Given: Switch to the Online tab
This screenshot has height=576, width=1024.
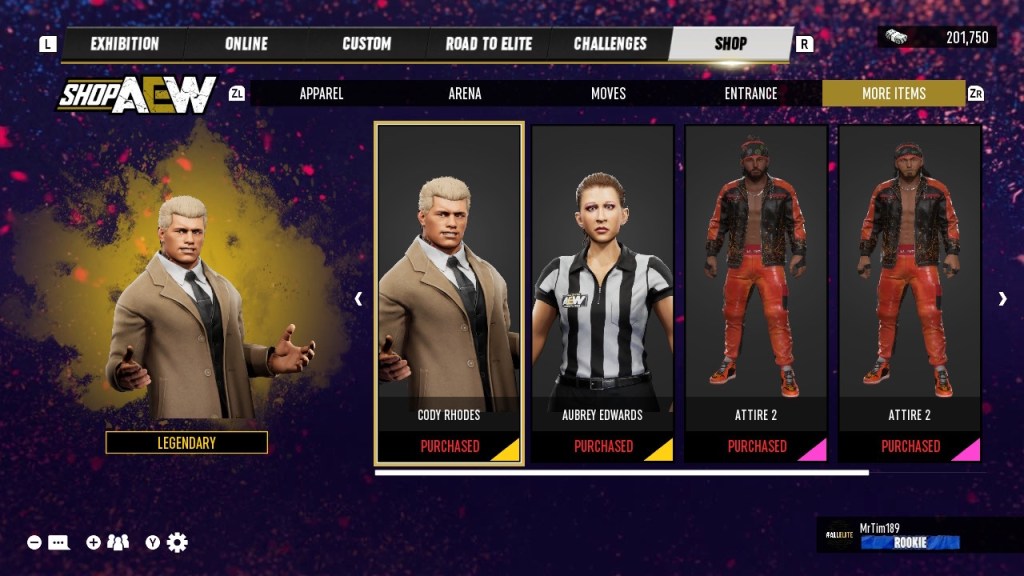Looking at the screenshot, I should (246, 44).
